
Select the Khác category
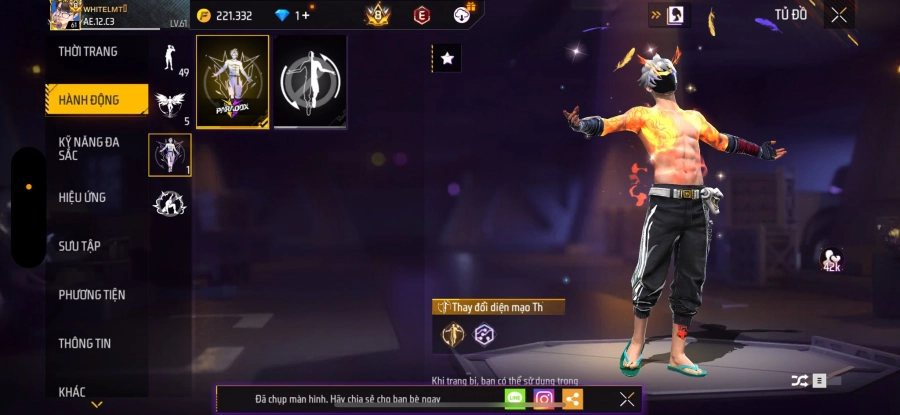[72, 391]
